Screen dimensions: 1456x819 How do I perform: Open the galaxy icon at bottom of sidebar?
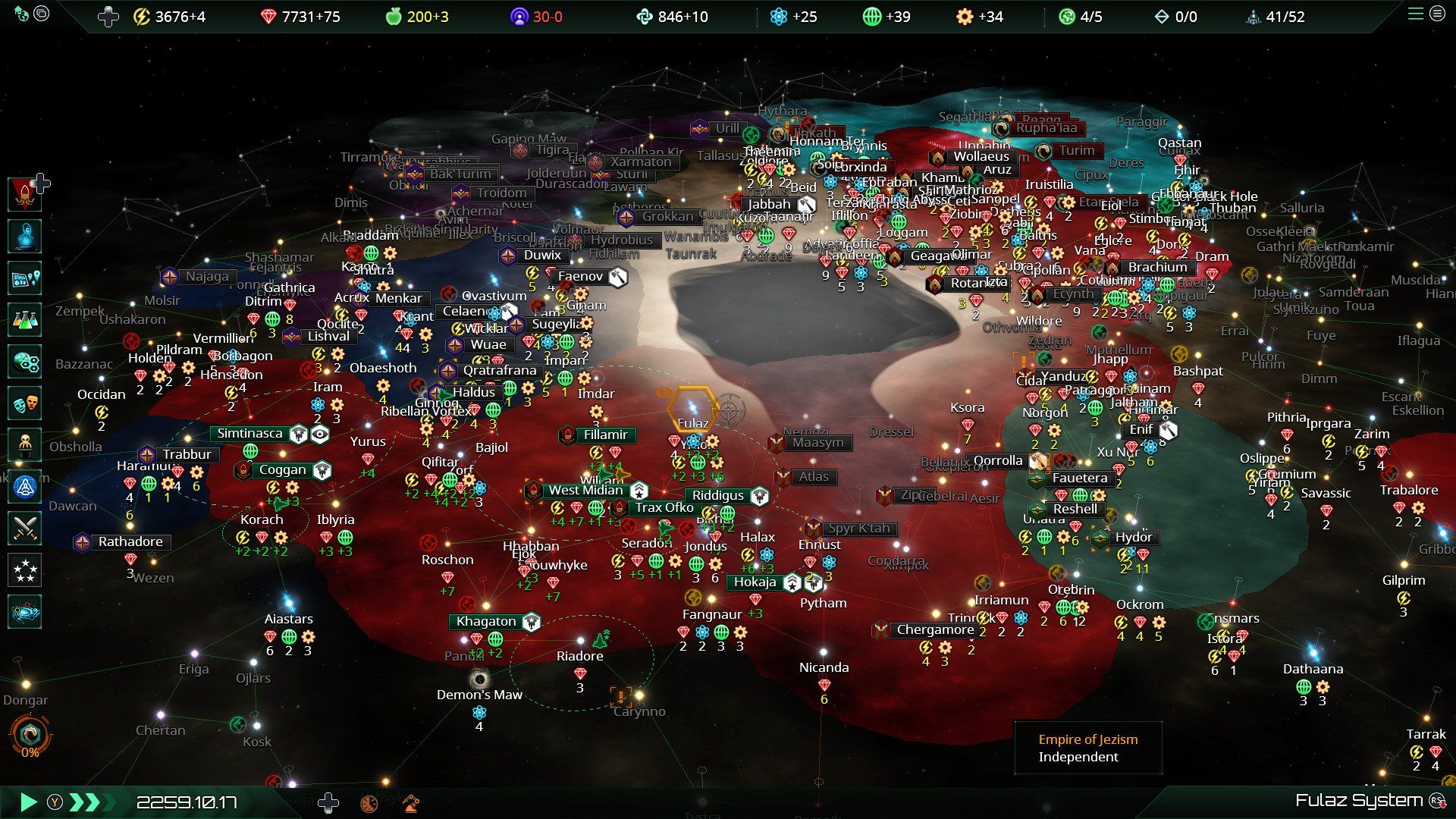tap(24, 611)
